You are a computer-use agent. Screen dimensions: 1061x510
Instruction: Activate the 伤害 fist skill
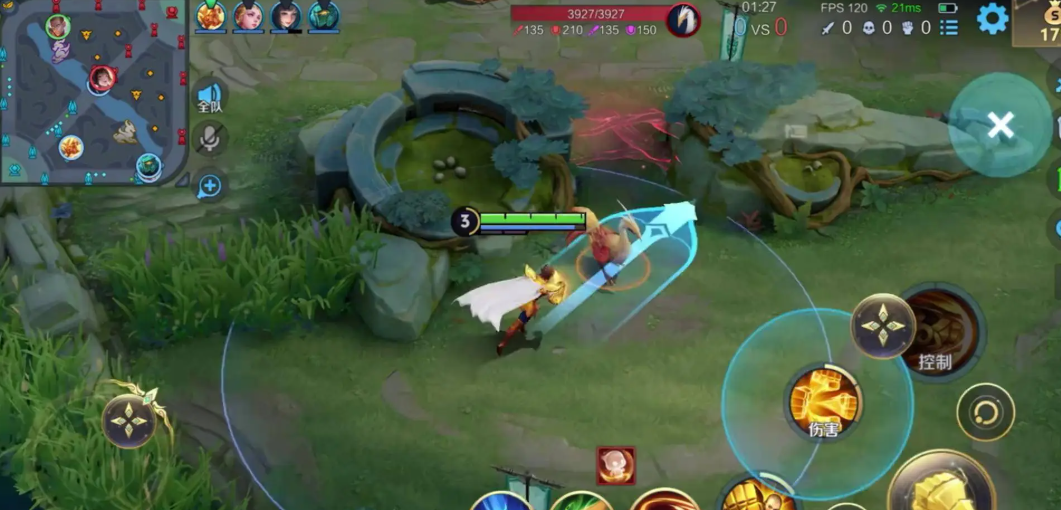point(824,400)
